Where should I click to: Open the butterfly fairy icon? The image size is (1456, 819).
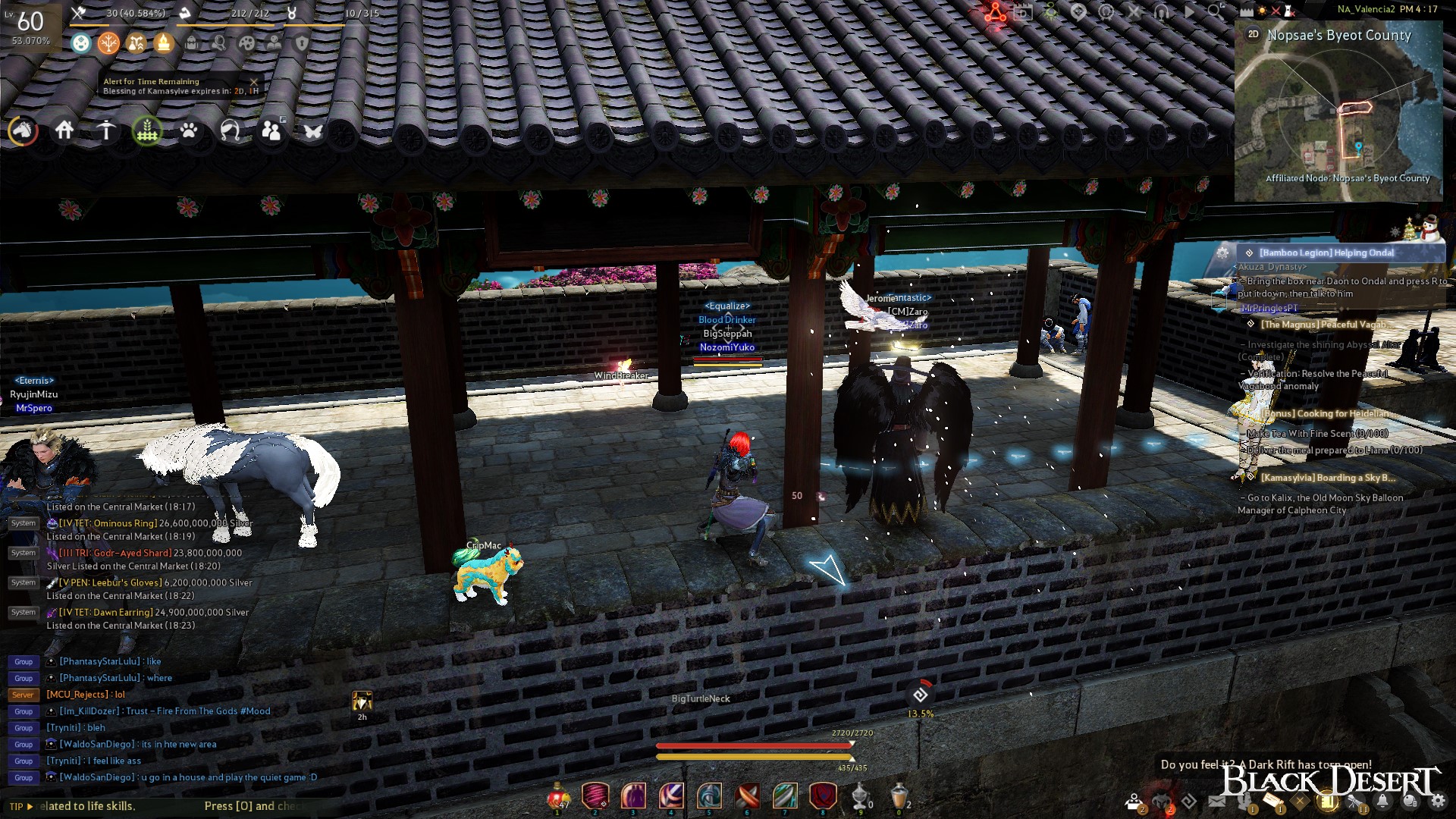pos(312,130)
